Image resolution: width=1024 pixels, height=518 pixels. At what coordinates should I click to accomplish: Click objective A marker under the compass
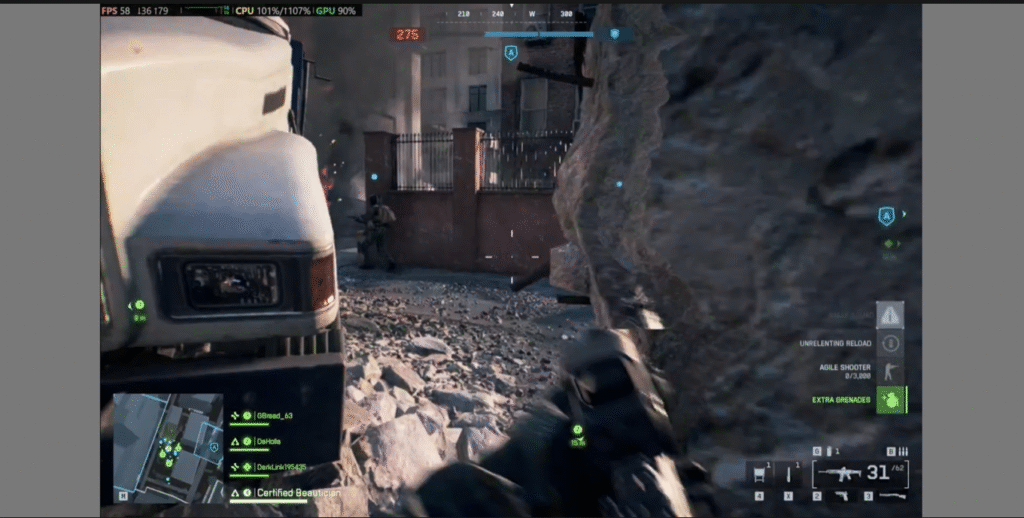[511, 53]
